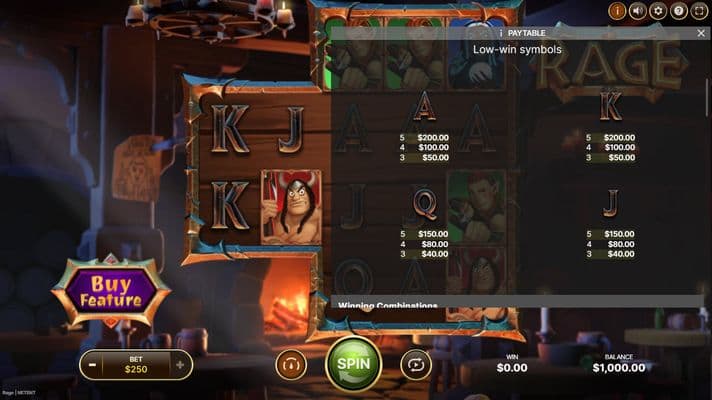Toggle turbo spin speed gauge button

pos(290,365)
